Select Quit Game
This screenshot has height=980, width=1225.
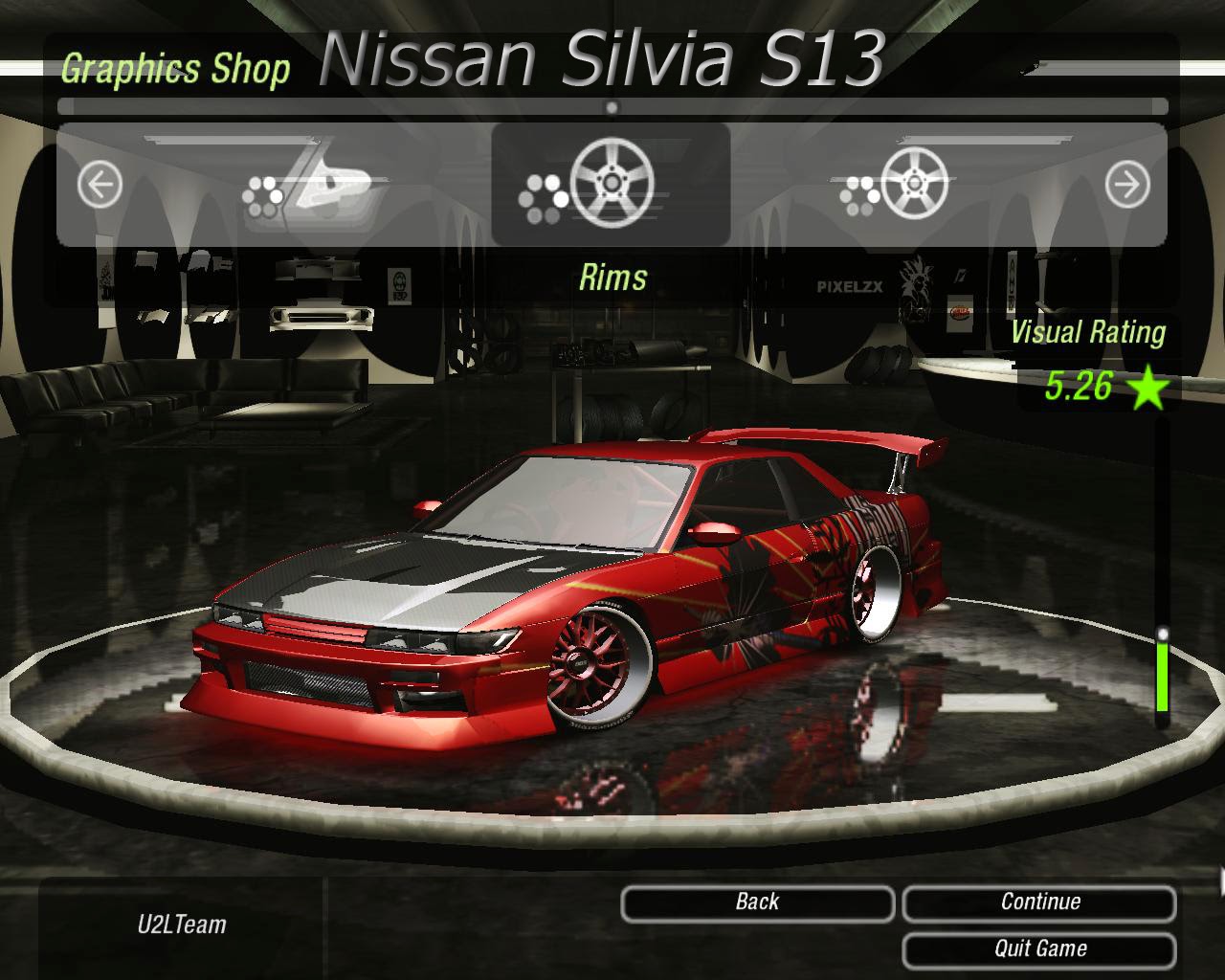(1040, 948)
